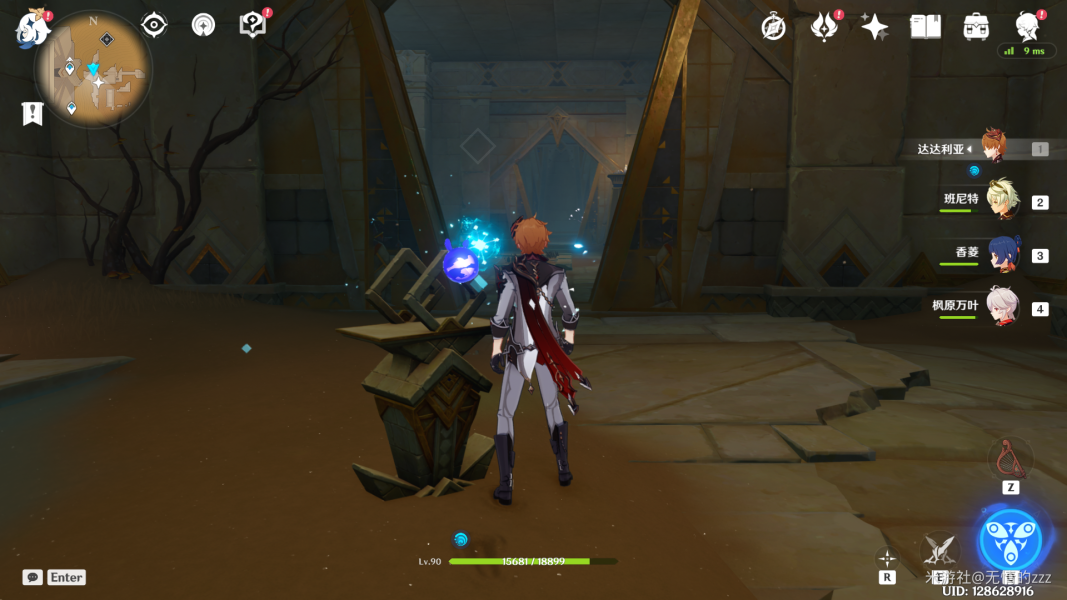The height and width of the screenshot is (600, 1067).
Task: Open the Paimon main menu
Action: point(33,28)
